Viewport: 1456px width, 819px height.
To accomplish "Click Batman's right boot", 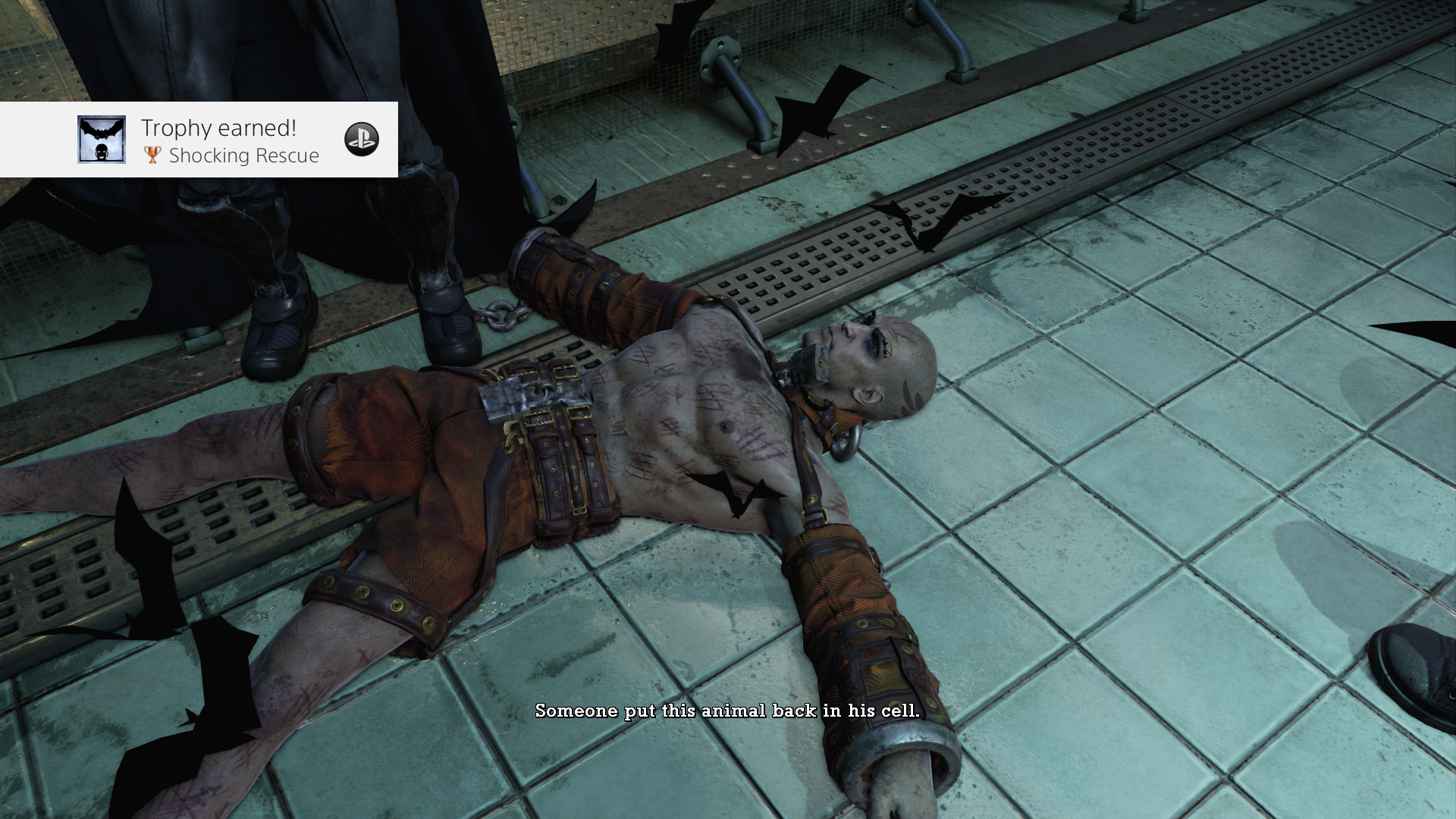I will (447, 318).
